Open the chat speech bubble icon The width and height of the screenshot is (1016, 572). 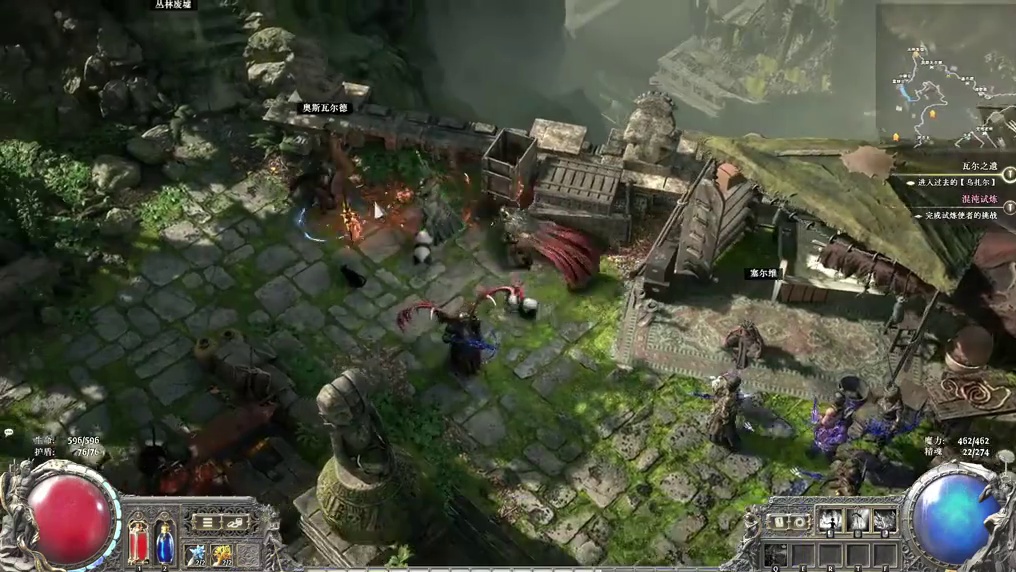(x=9, y=433)
